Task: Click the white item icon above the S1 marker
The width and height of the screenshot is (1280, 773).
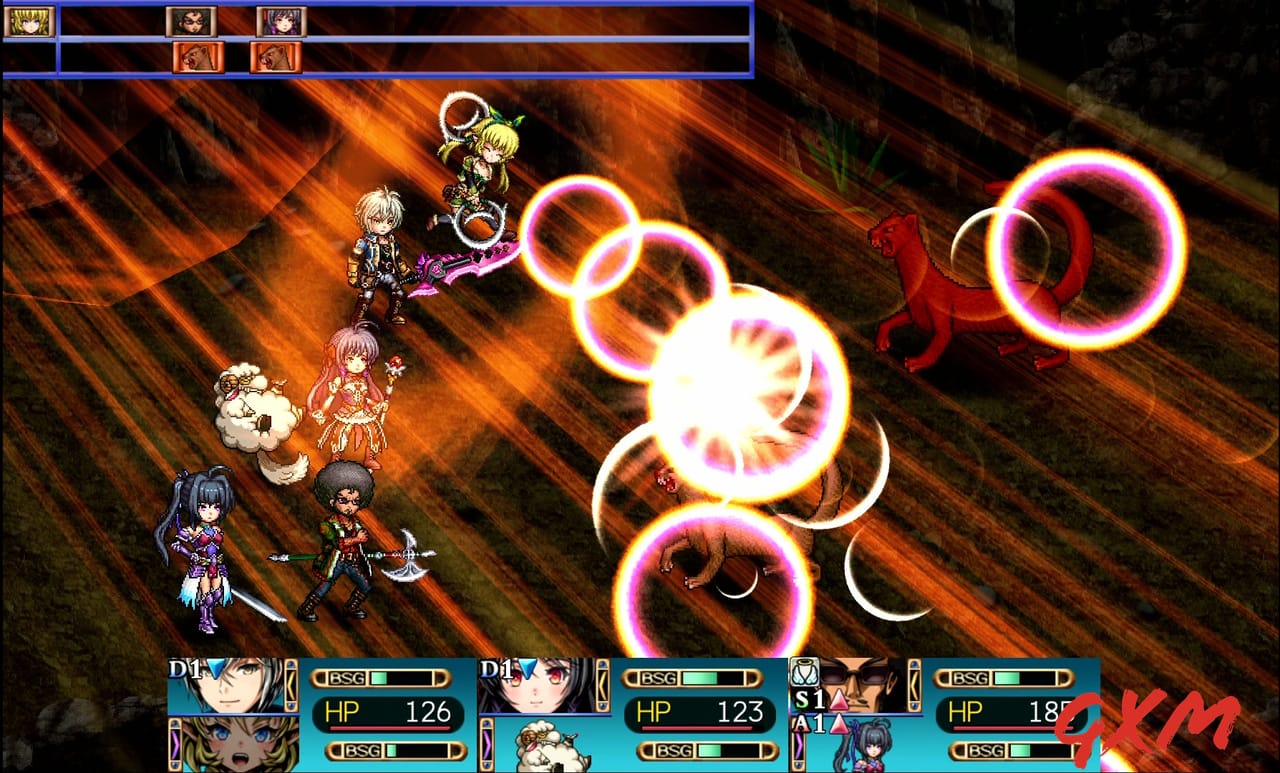Action: click(806, 668)
